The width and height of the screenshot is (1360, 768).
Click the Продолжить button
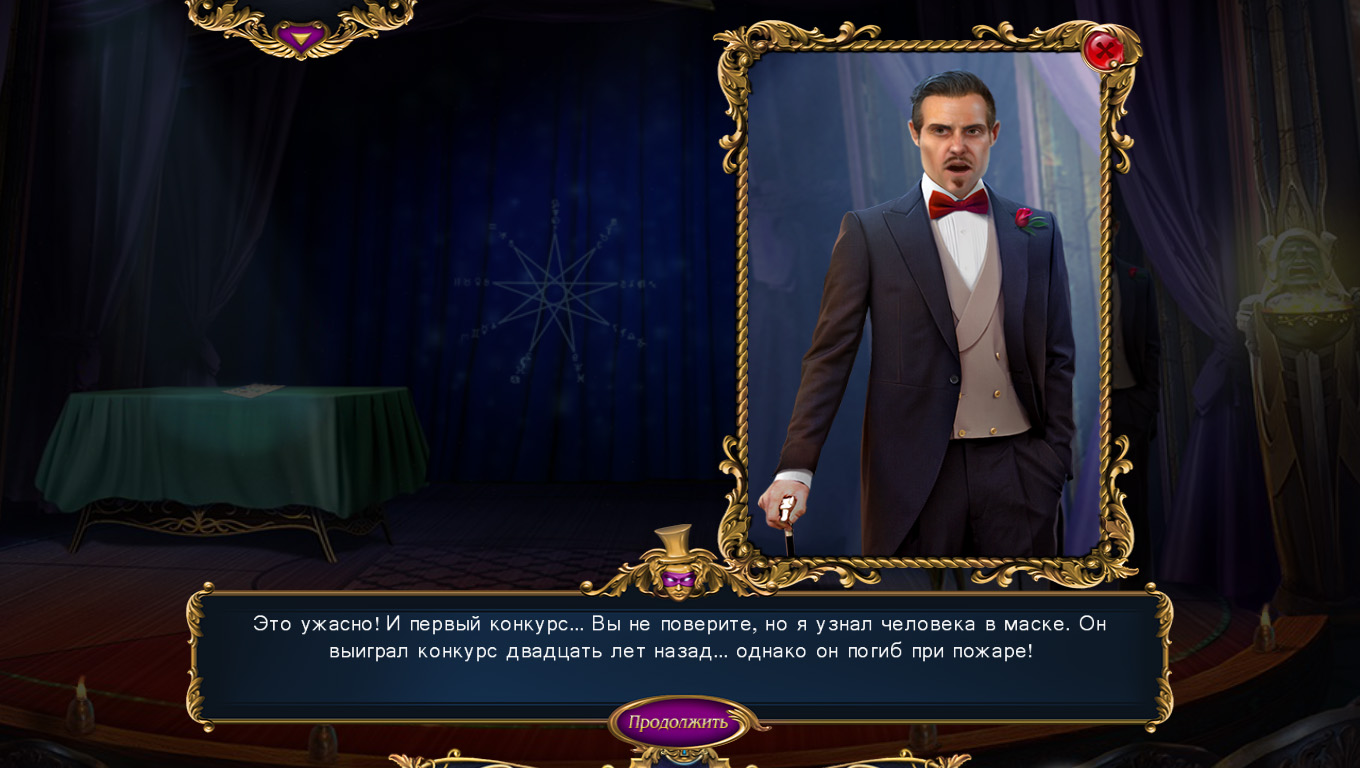678,722
